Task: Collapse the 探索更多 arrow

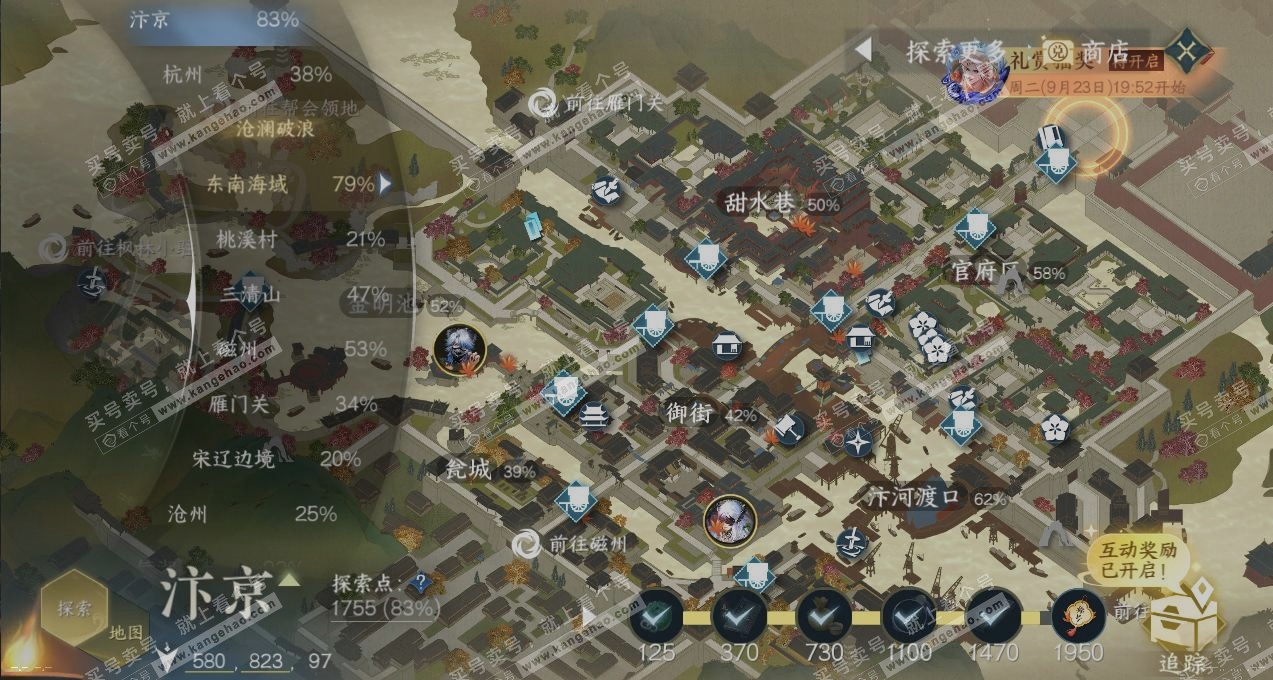Action: pos(862,49)
